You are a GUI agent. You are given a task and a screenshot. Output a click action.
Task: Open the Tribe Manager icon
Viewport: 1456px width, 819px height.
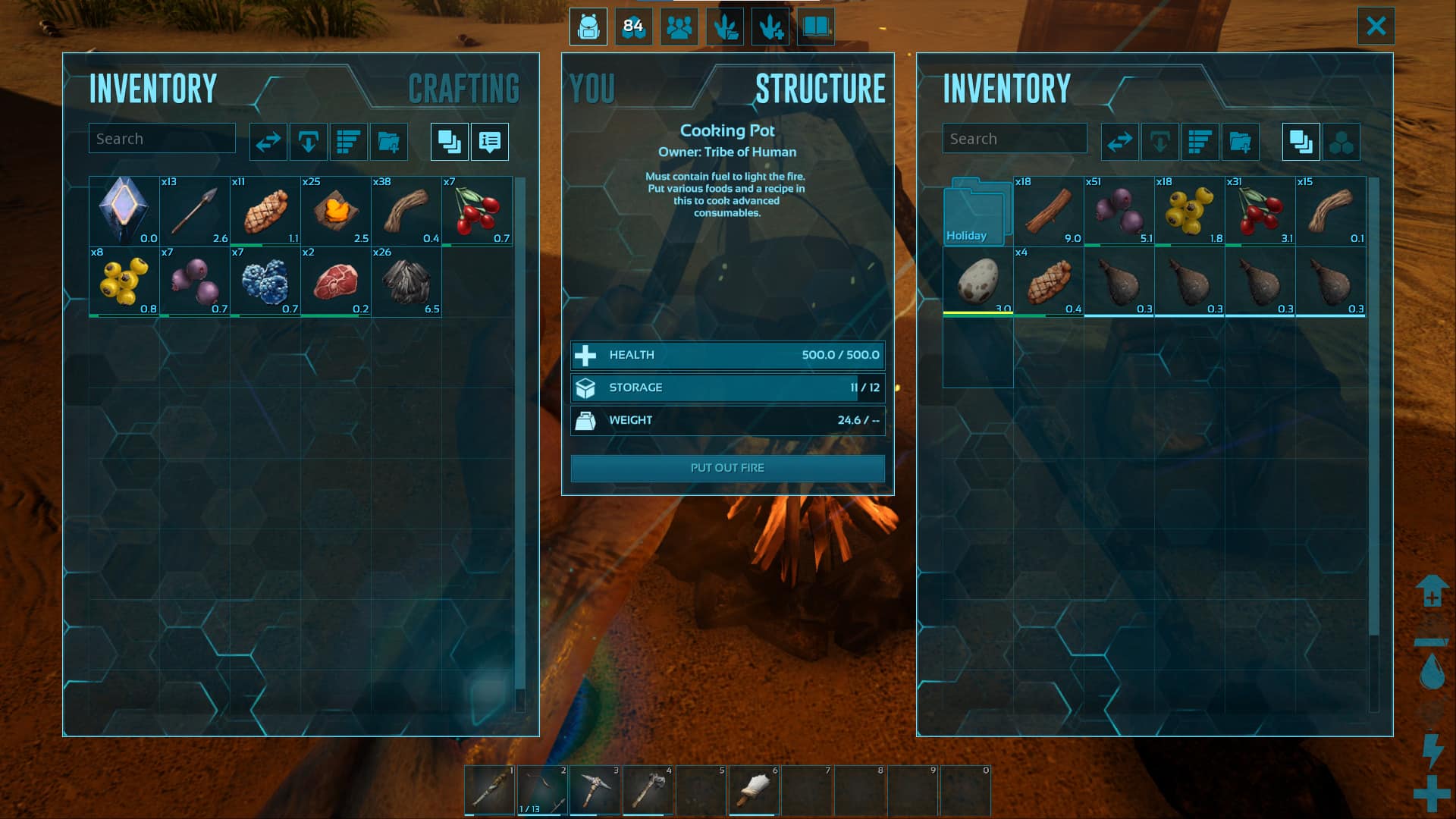coord(679,27)
